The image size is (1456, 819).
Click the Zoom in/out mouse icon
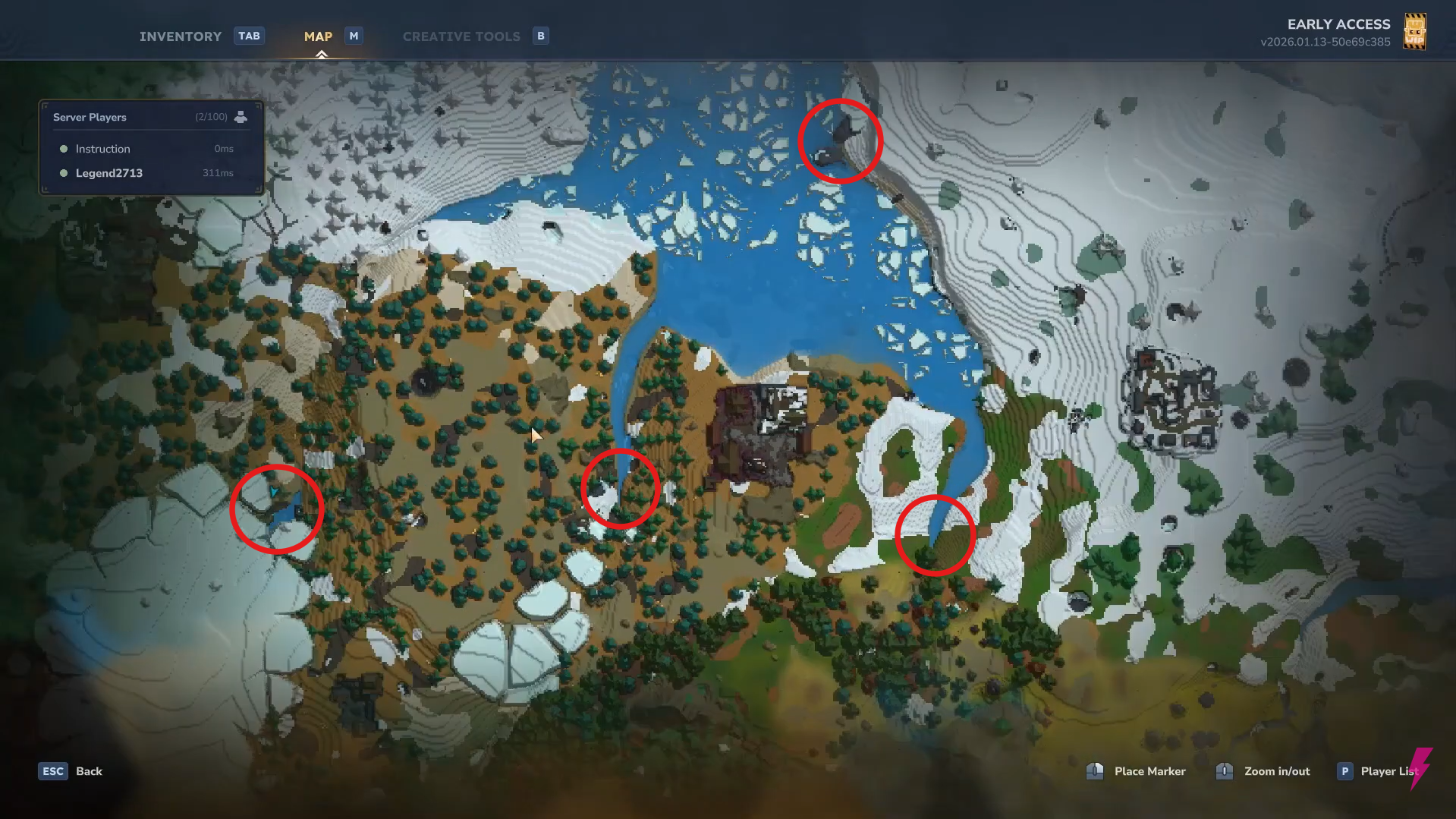[x=1224, y=770]
